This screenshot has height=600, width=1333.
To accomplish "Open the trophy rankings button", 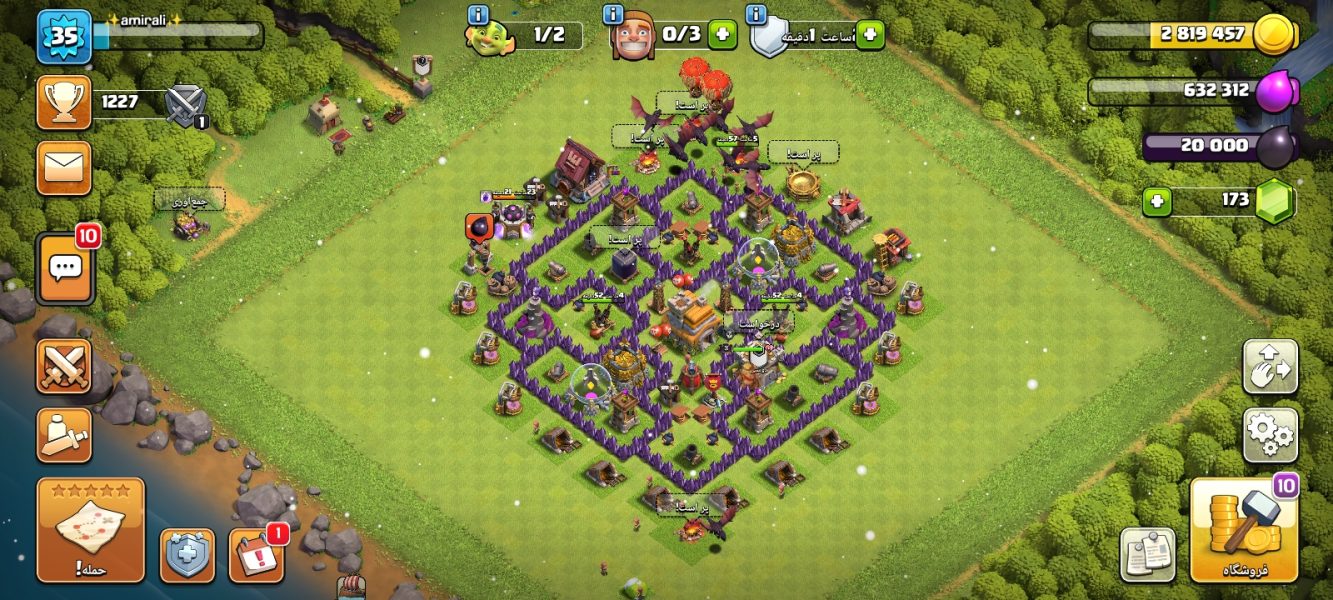I will (64, 102).
